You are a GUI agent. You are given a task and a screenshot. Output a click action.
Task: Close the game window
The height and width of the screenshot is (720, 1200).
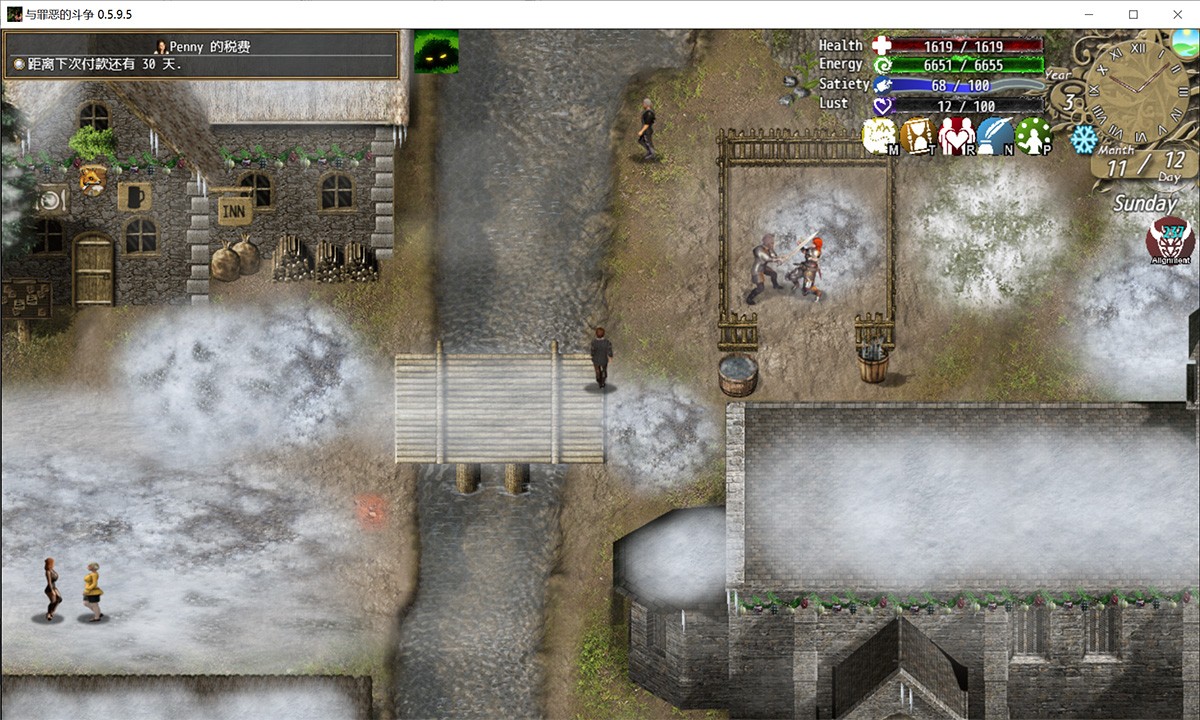pos(1176,14)
